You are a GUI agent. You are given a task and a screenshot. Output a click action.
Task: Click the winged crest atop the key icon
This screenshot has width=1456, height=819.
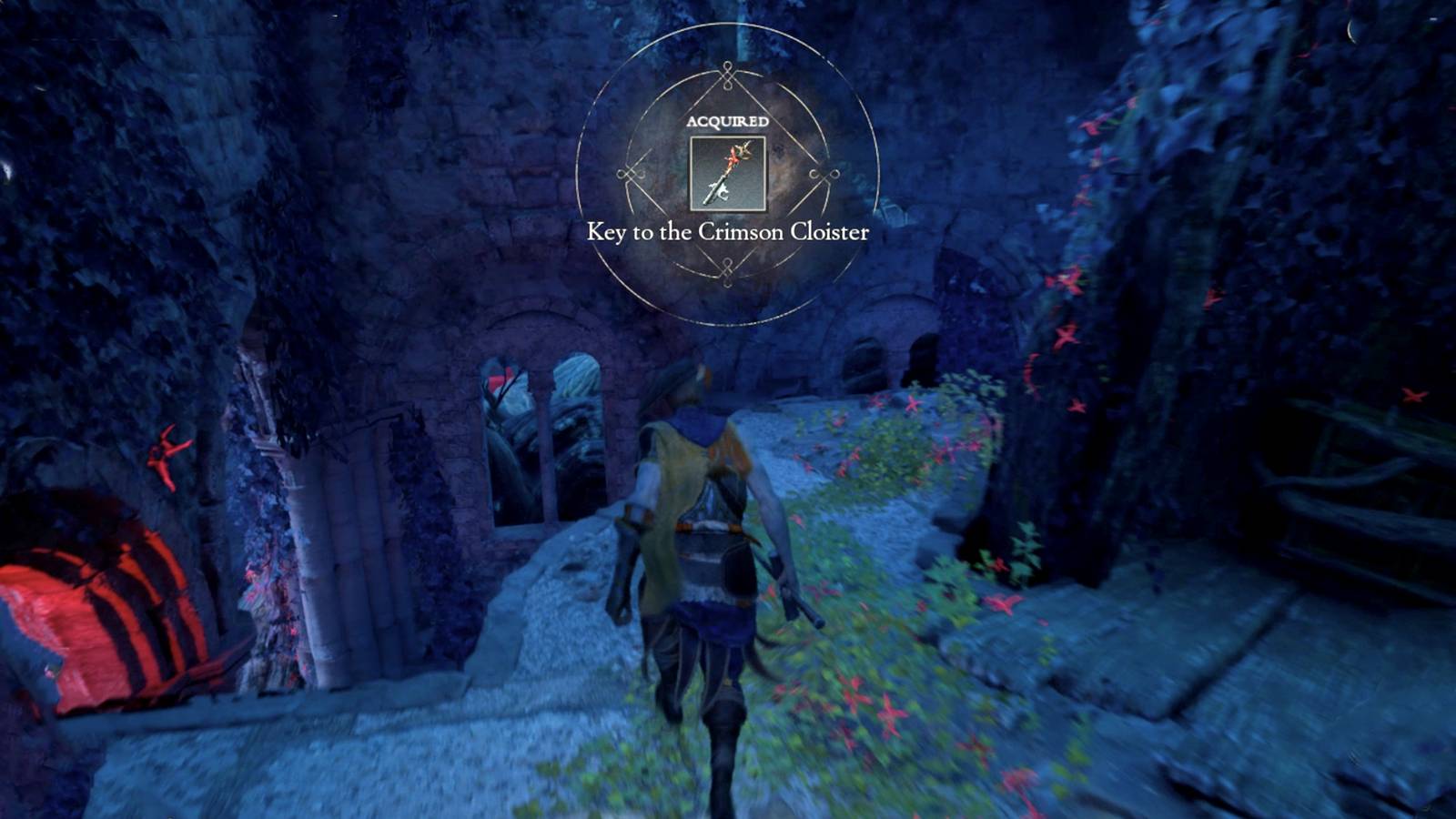click(746, 148)
